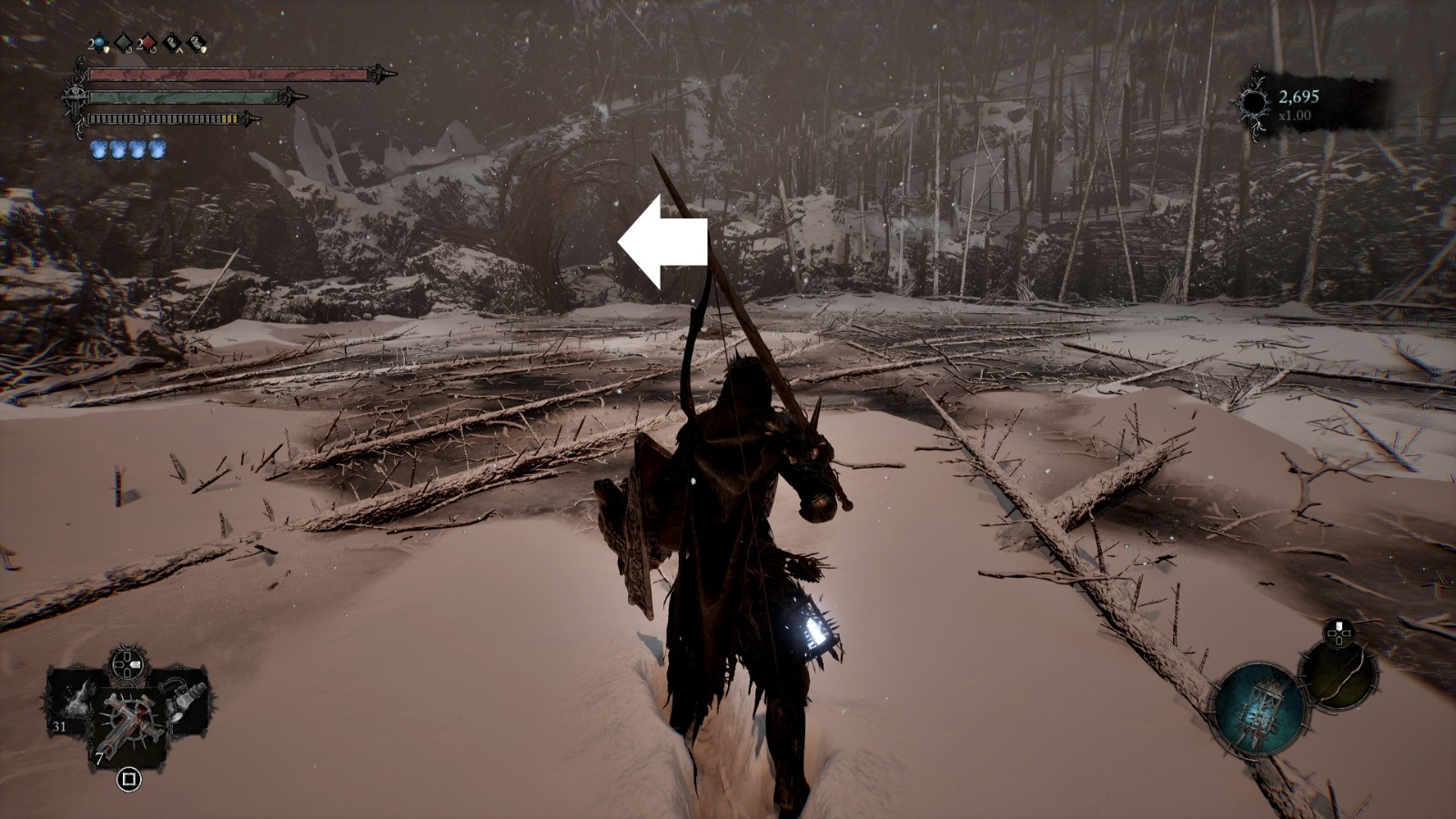This screenshot has width=1456, height=819.
Task: Select the blue throwing ammo quick slot
Action: 98,43
